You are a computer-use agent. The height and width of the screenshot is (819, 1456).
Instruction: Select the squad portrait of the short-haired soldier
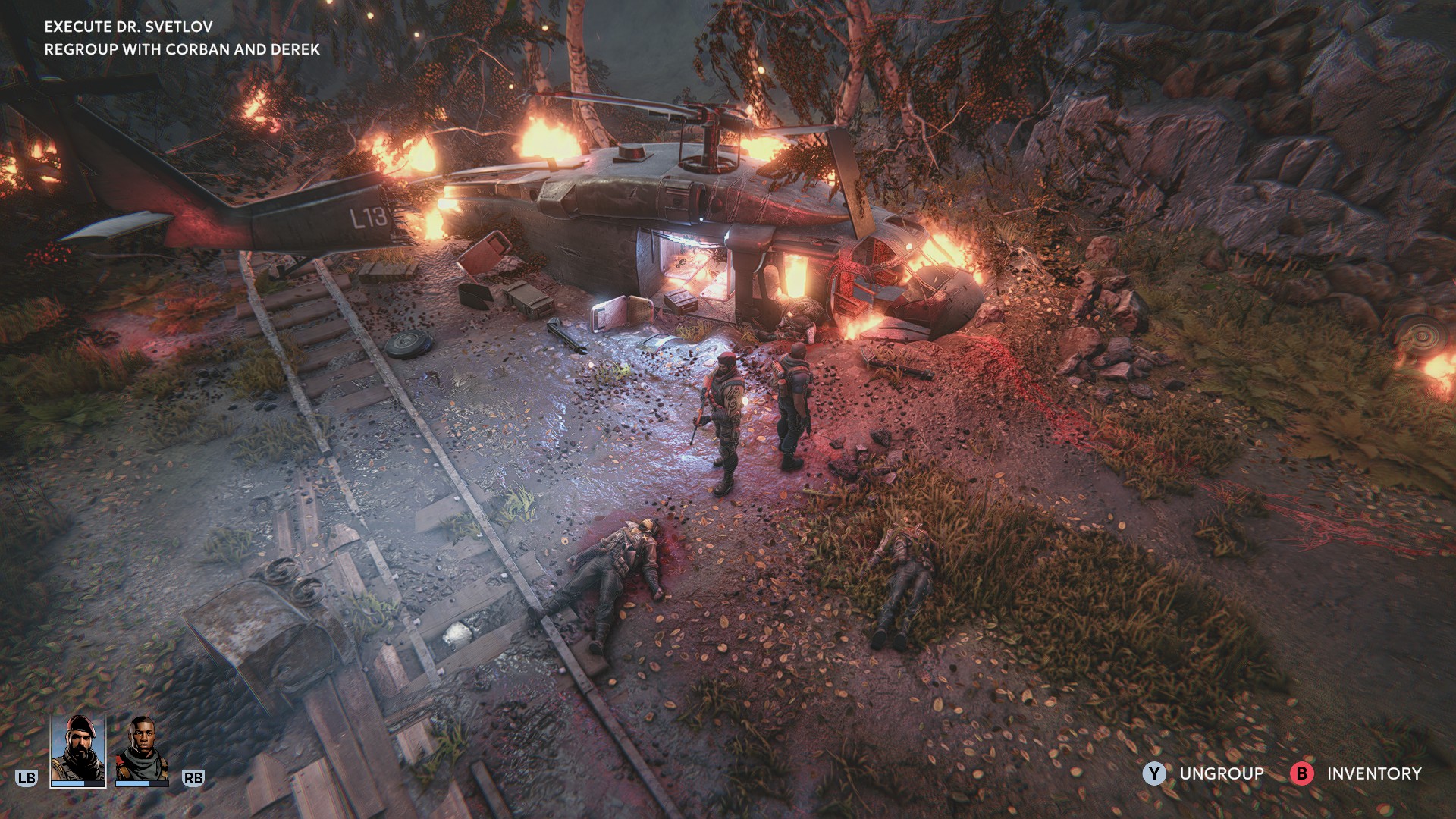(142, 749)
